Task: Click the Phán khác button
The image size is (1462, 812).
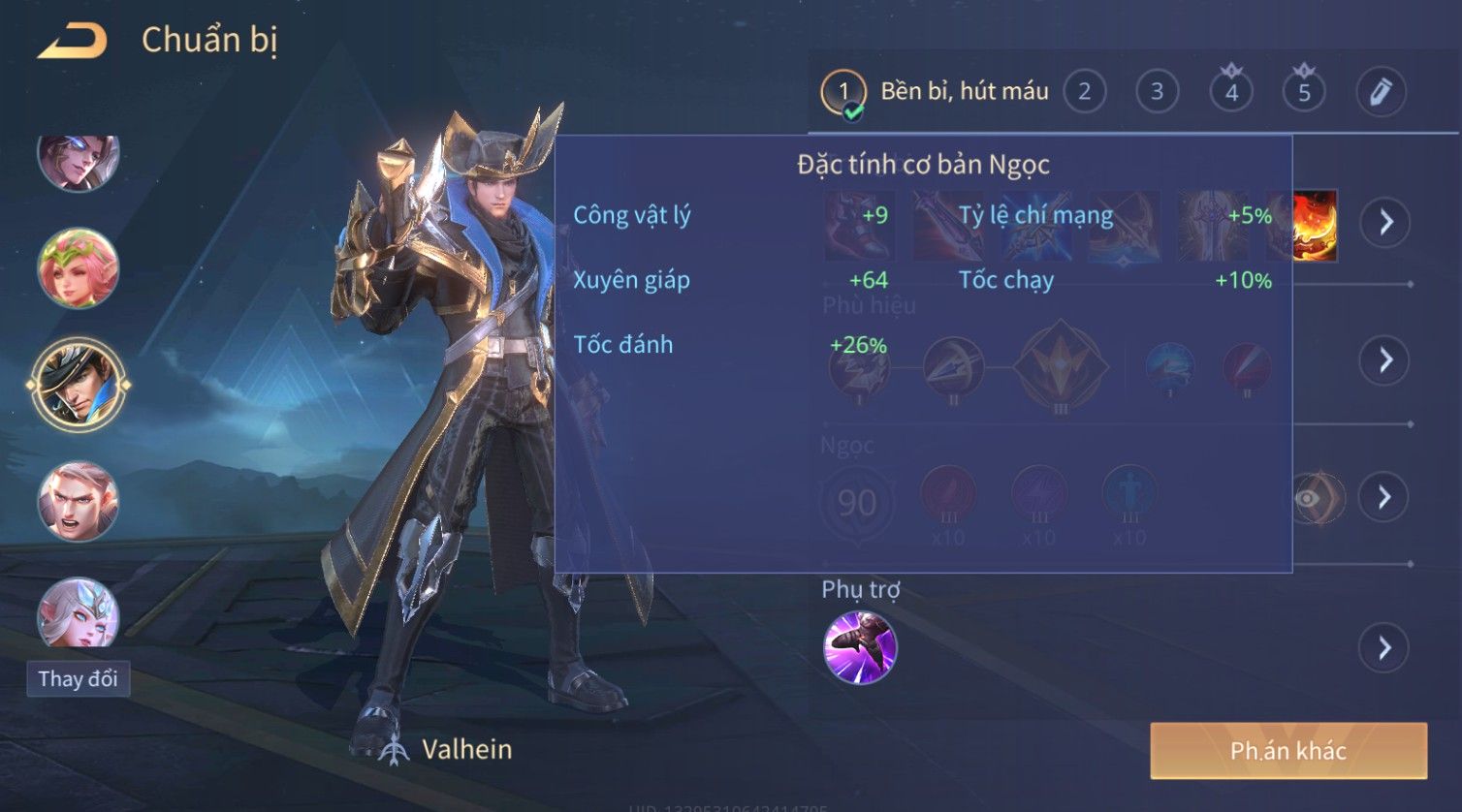Action: click(1288, 751)
